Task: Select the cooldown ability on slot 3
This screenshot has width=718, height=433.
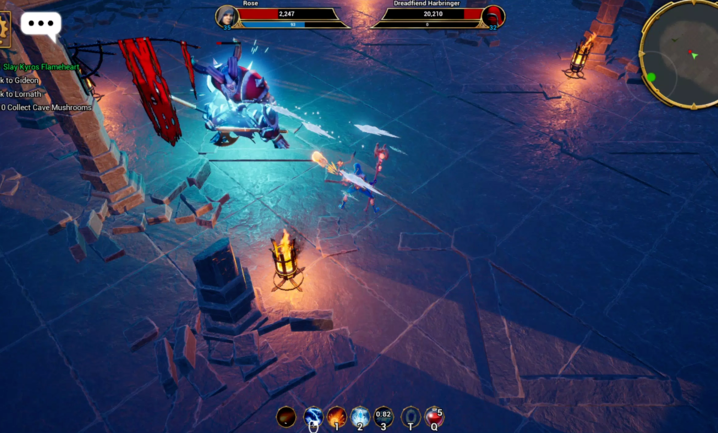Action: [384, 416]
